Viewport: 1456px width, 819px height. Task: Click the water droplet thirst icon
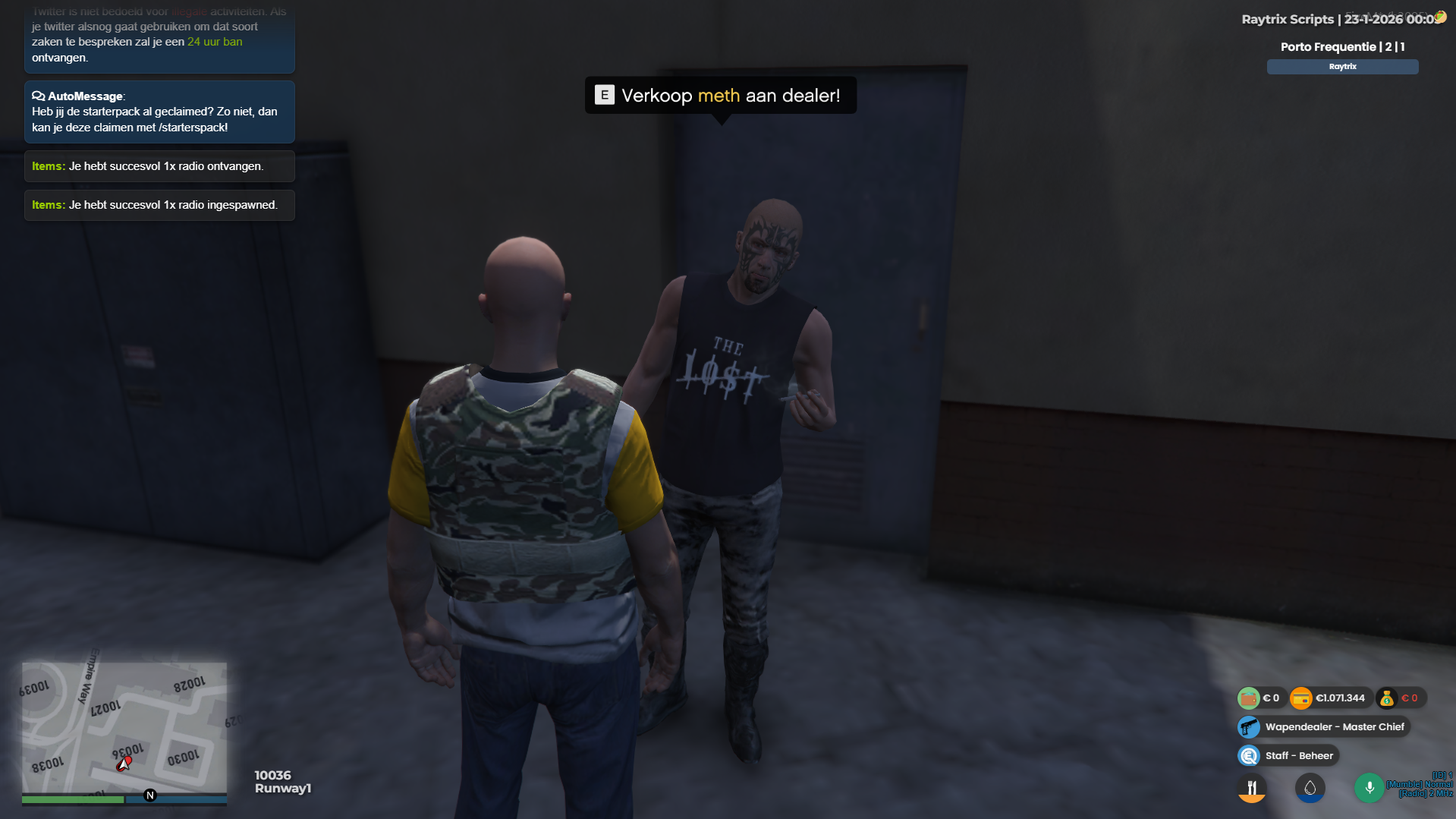click(1310, 788)
